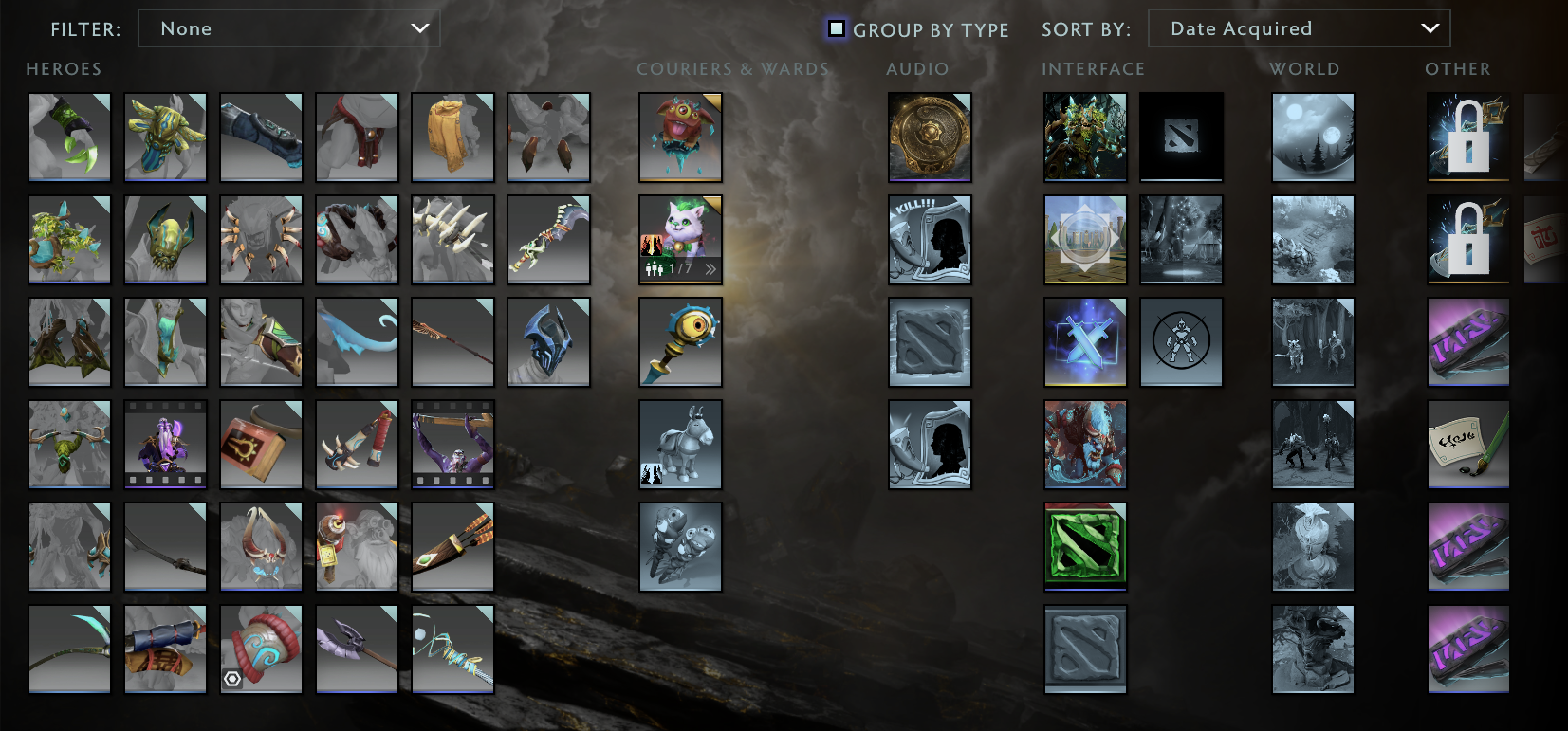Click the locked item at top of Other column
The width and height of the screenshot is (1568, 731).
[1467, 137]
